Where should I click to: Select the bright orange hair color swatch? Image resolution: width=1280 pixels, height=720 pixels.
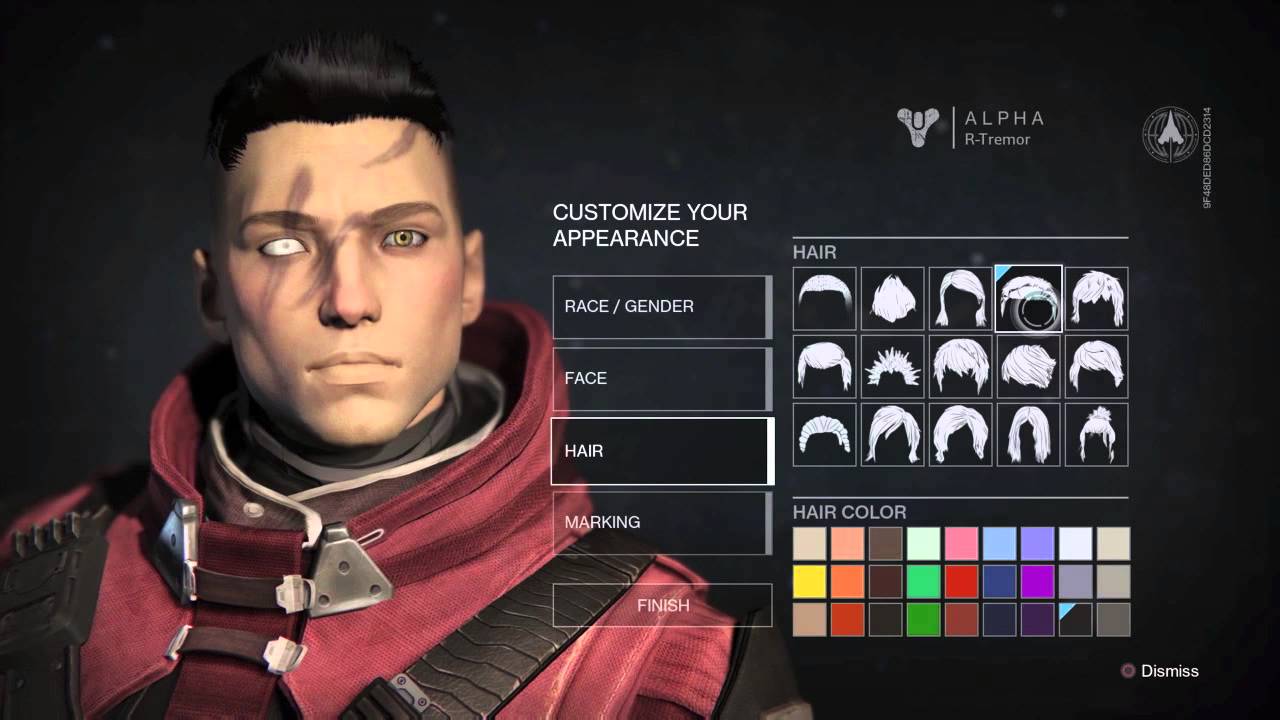tap(848, 581)
